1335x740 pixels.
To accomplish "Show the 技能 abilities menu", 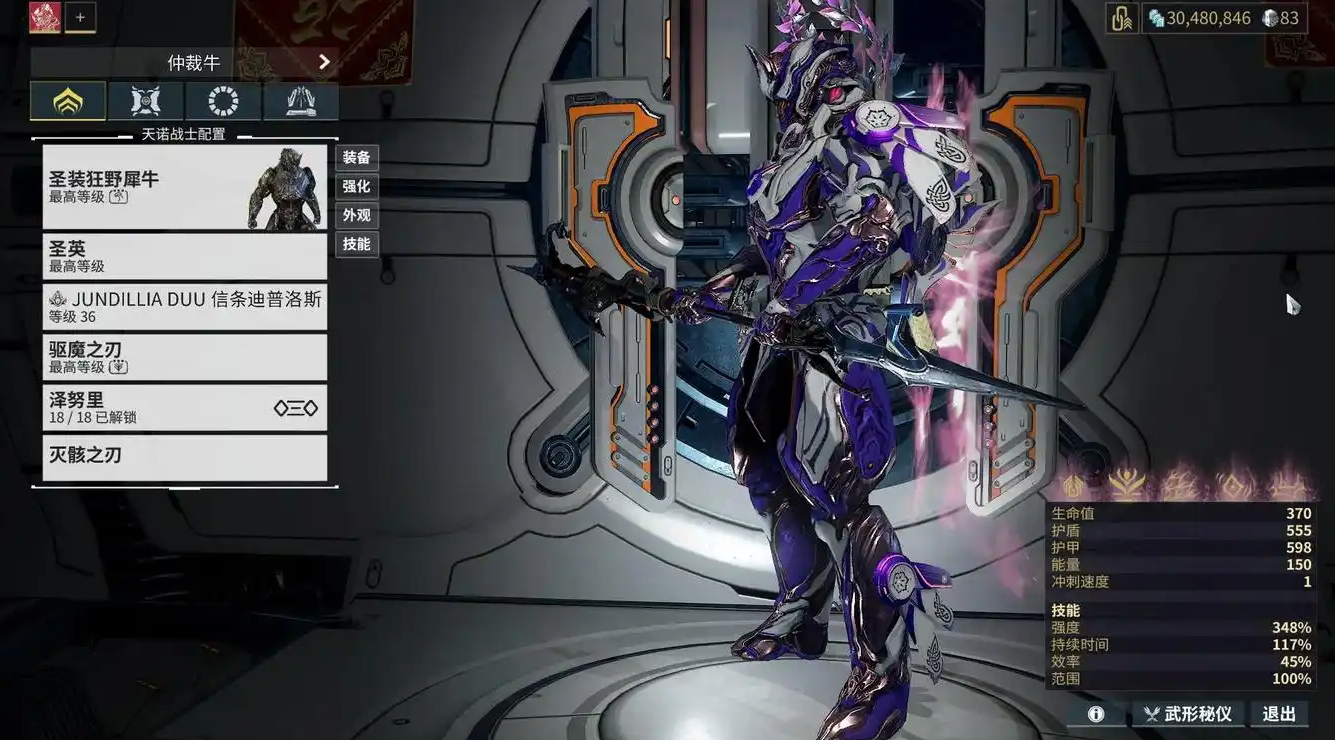I will (x=356, y=244).
